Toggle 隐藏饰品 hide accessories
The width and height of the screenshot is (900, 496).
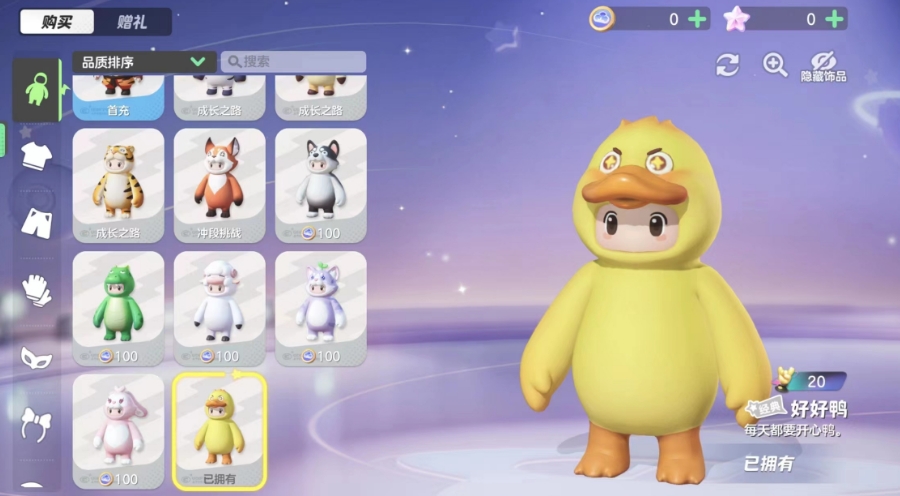coord(823,66)
